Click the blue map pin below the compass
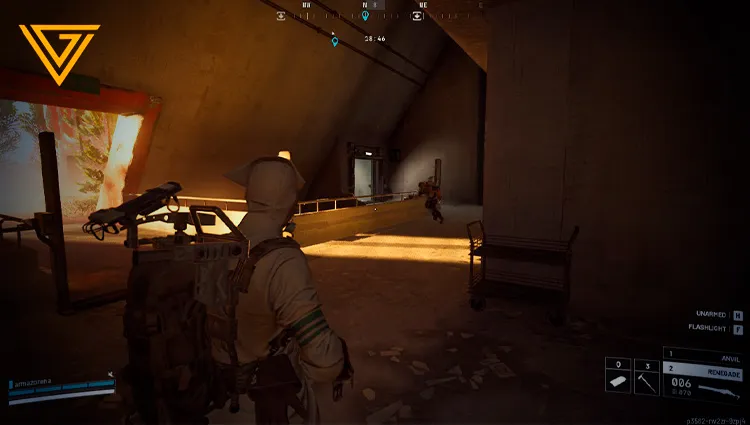The width and height of the screenshot is (750, 425). tap(334, 40)
